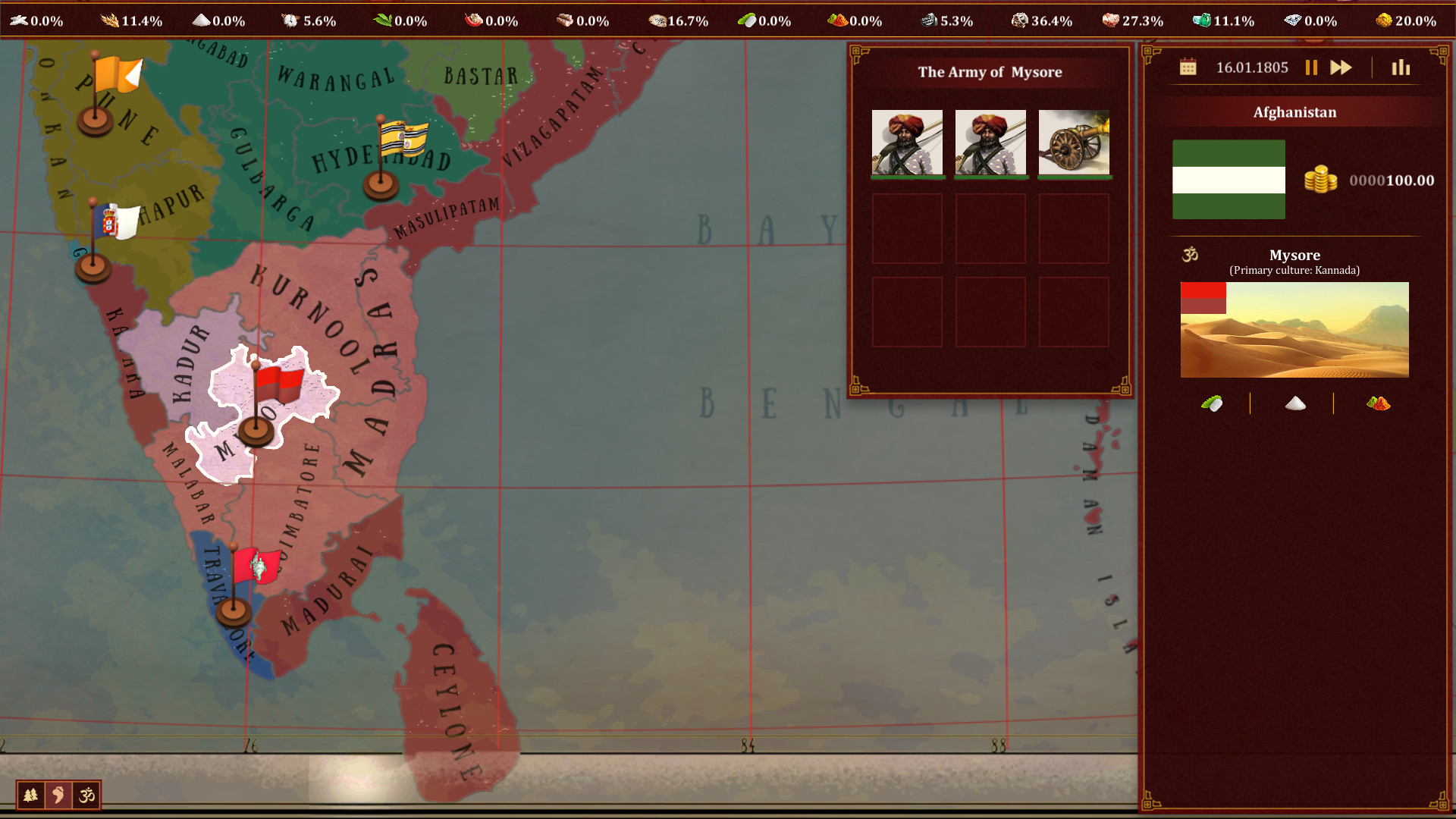The height and width of the screenshot is (819, 1456).
Task: Open the statistics bar chart icon
Action: [x=1401, y=67]
